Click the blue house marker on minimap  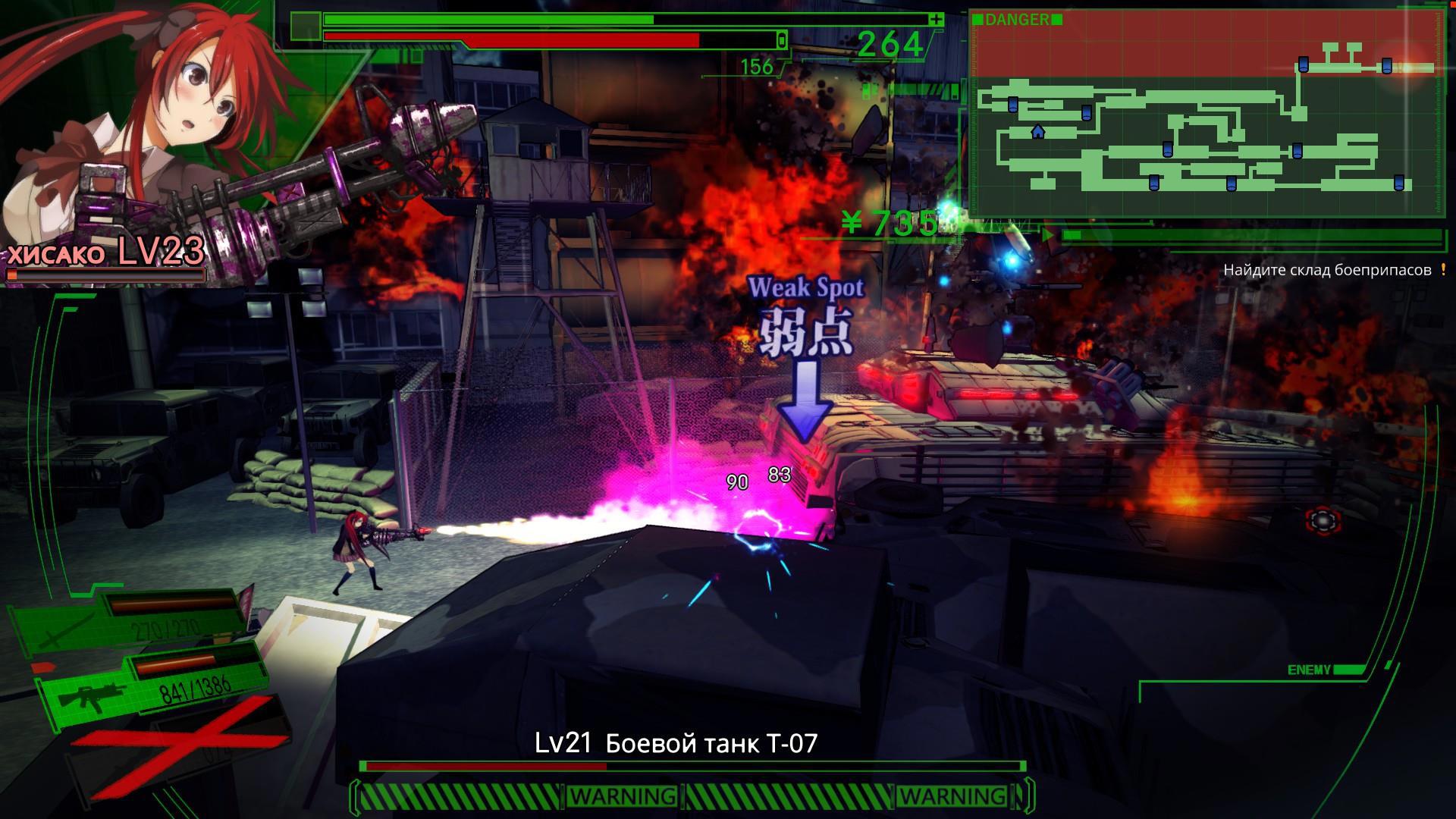(1037, 132)
